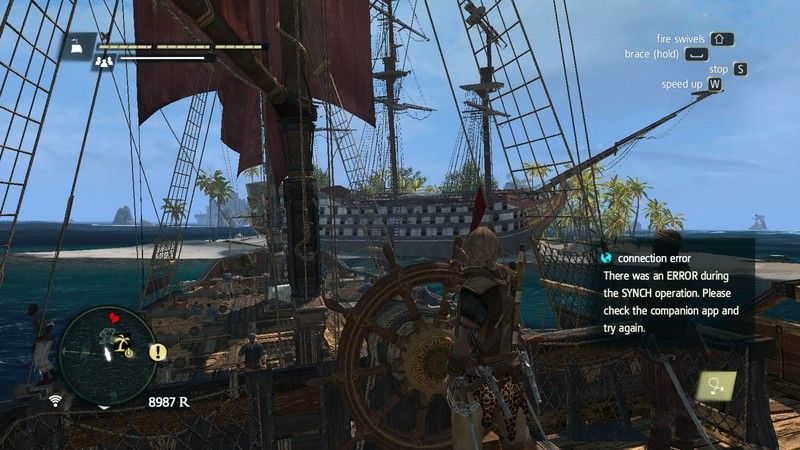Click the yellow sync icon under the notification
This screenshot has width=800, height=450.
pos(718,384)
